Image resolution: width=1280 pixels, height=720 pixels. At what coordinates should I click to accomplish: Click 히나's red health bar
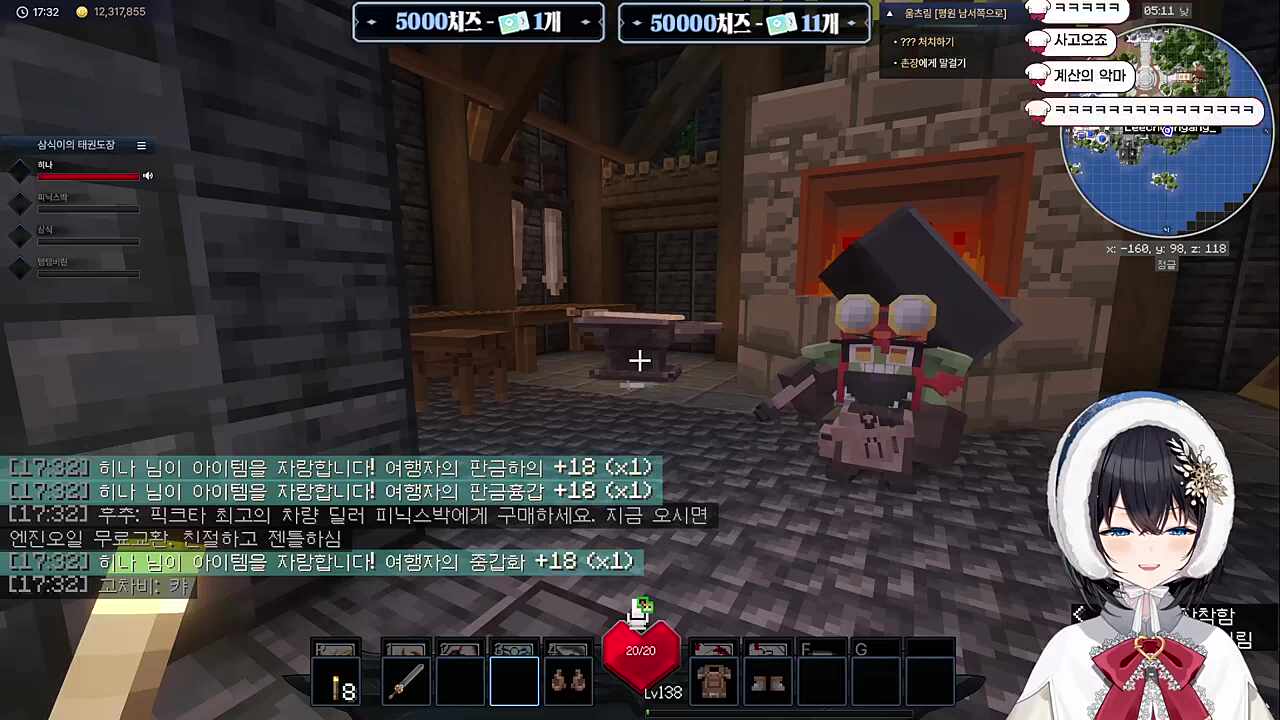tap(88, 176)
